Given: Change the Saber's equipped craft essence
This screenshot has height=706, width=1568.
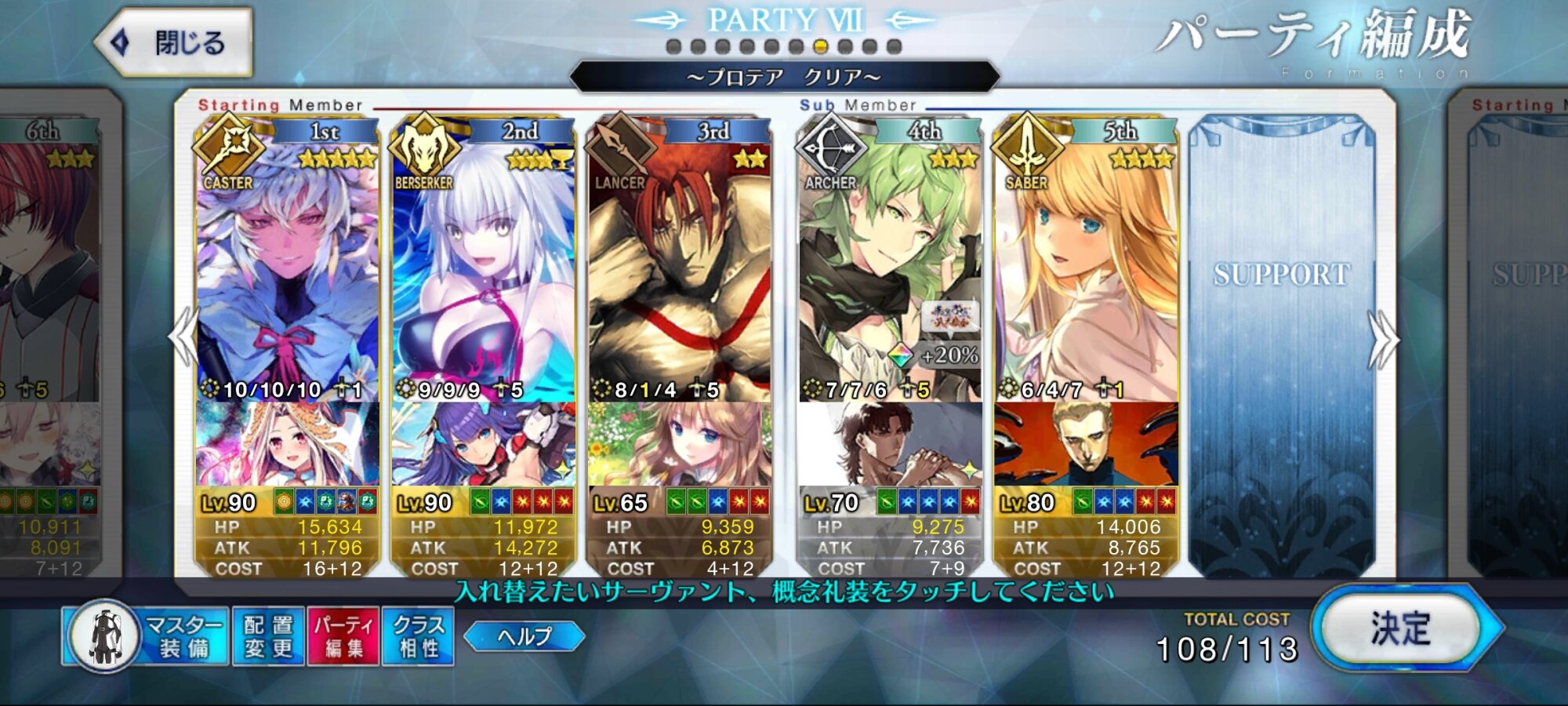Looking at the screenshot, I should [1086, 444].
